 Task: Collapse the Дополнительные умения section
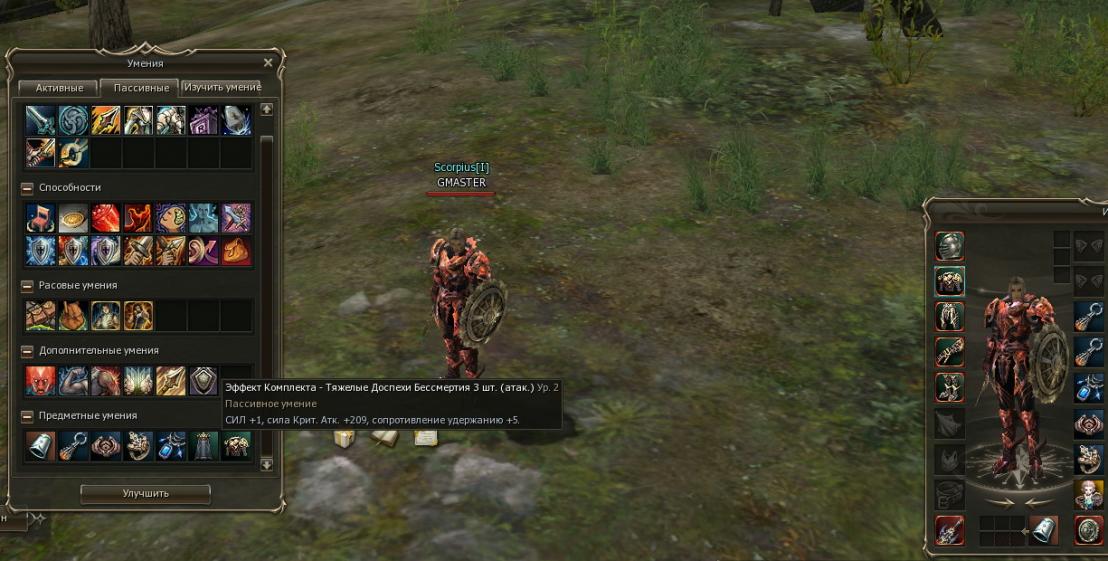pyautogui.click(x=27, y=351)
